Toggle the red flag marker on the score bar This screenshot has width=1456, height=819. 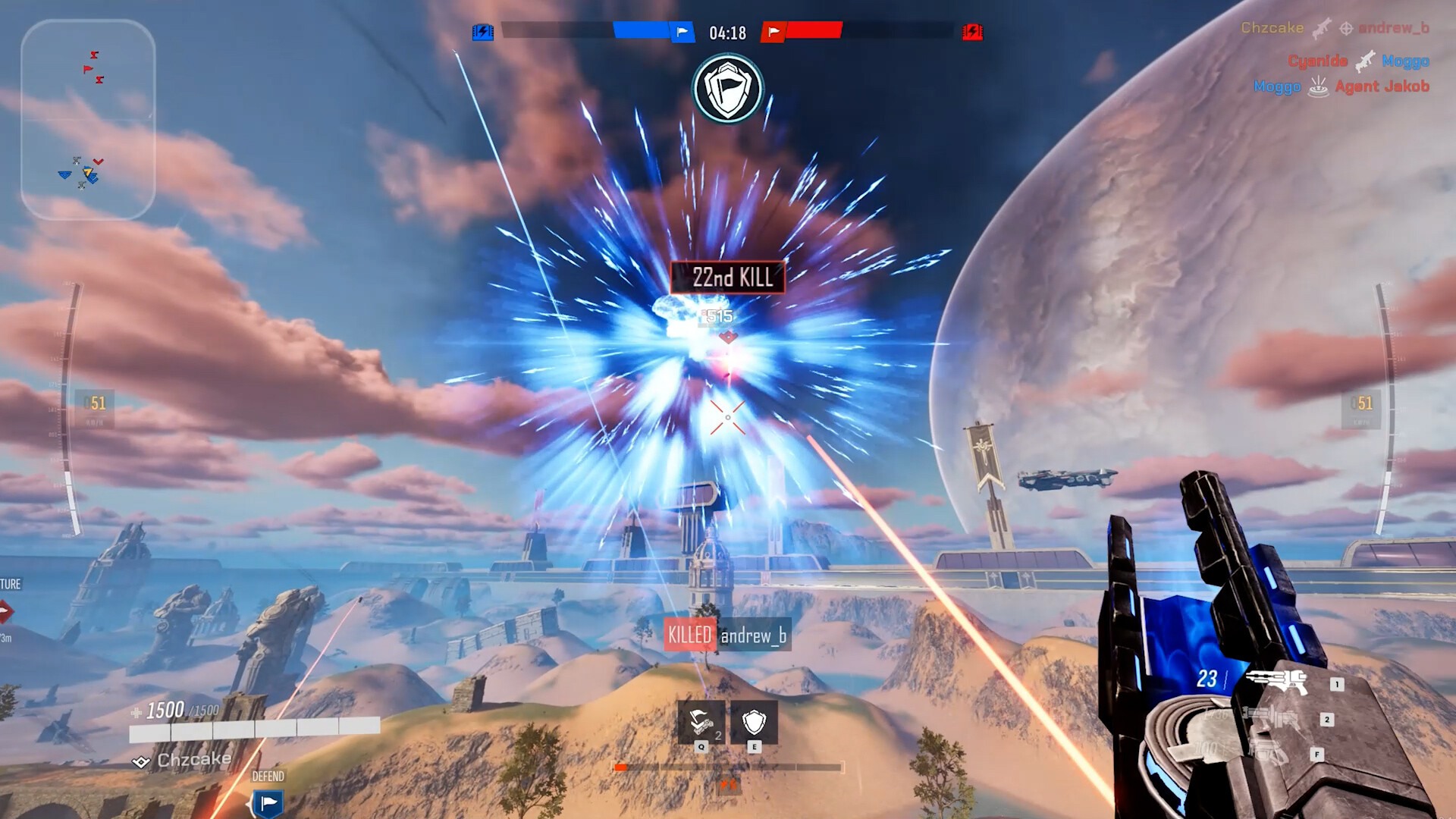tap(773, 32)
